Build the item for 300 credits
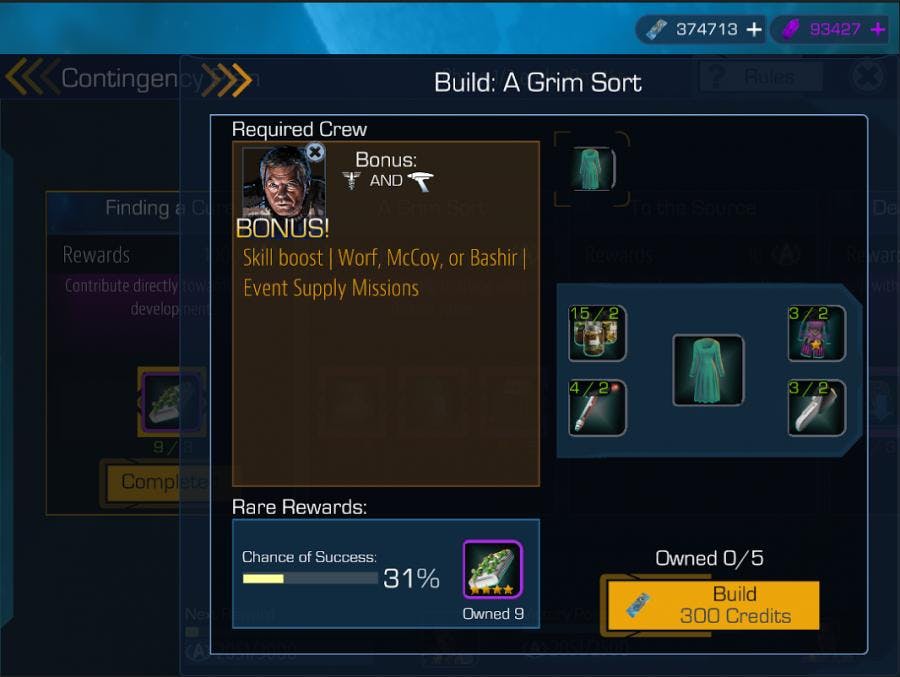Viewport: 900px width, 677px height. [x=712, y=605]
